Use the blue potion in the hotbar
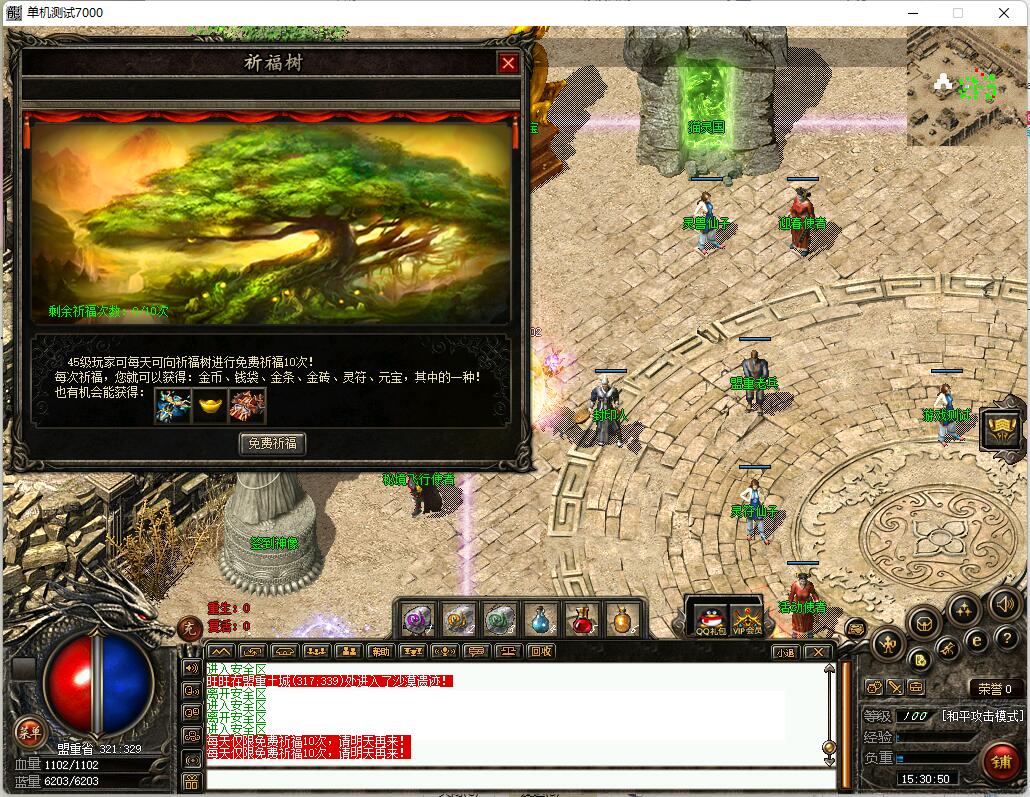The image size is (1030, 797). pyautogui.click(x=541, y=620)
